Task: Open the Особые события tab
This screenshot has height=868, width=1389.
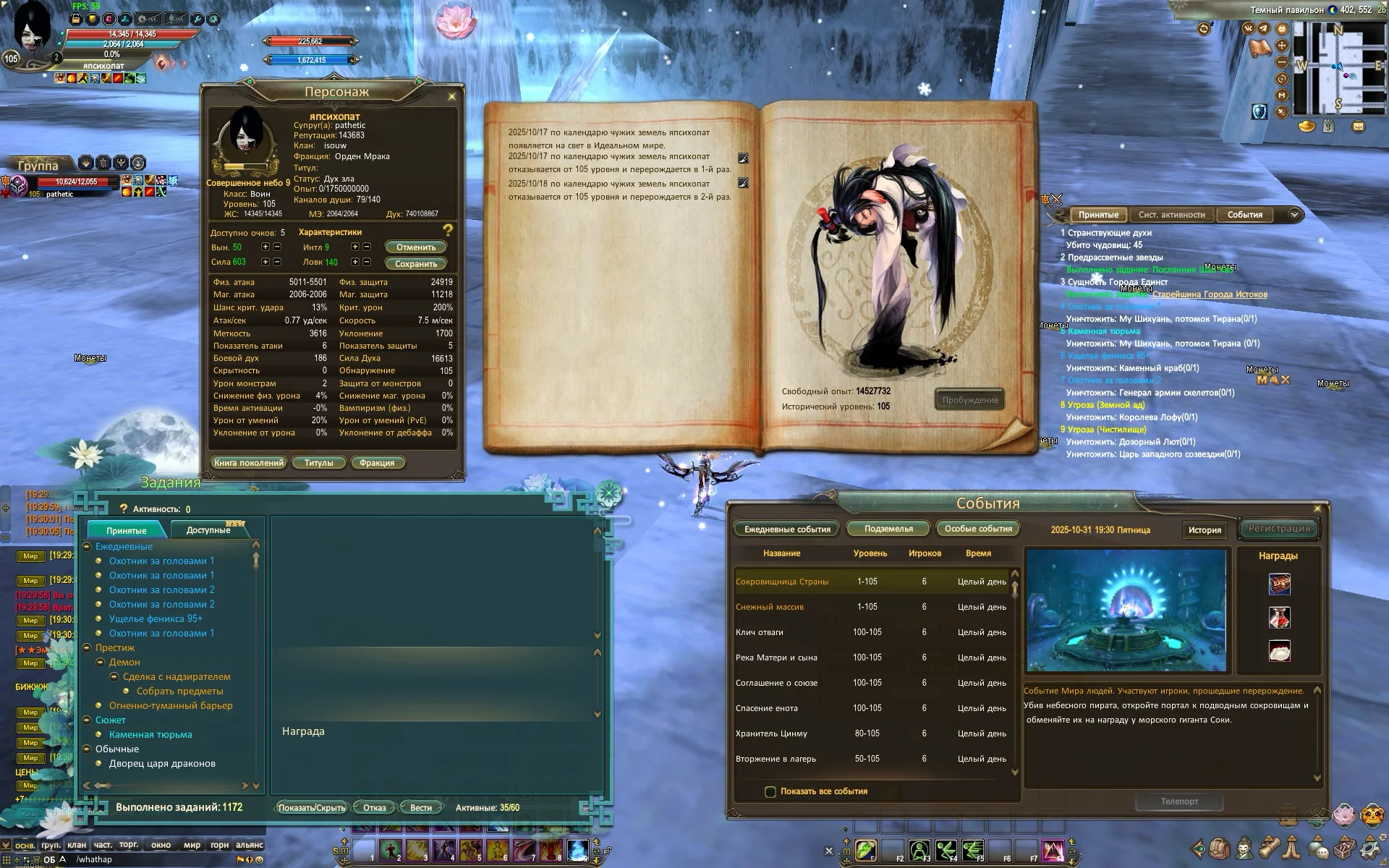Action: click(x=978, y=529)
